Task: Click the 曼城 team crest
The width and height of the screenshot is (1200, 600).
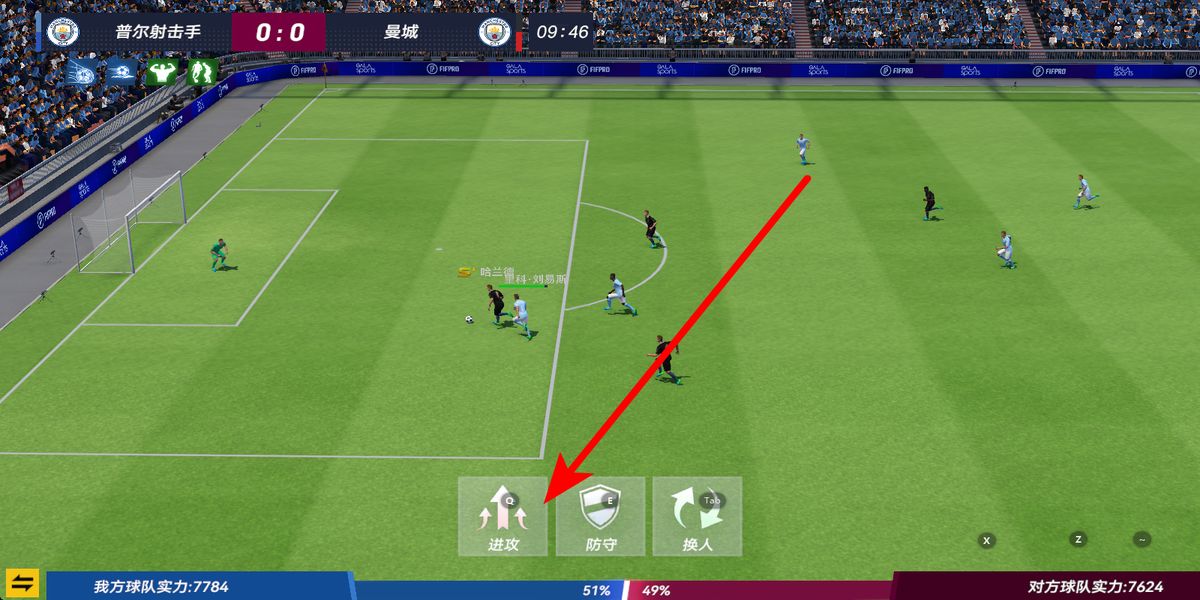Action: [x=494, y=32]
